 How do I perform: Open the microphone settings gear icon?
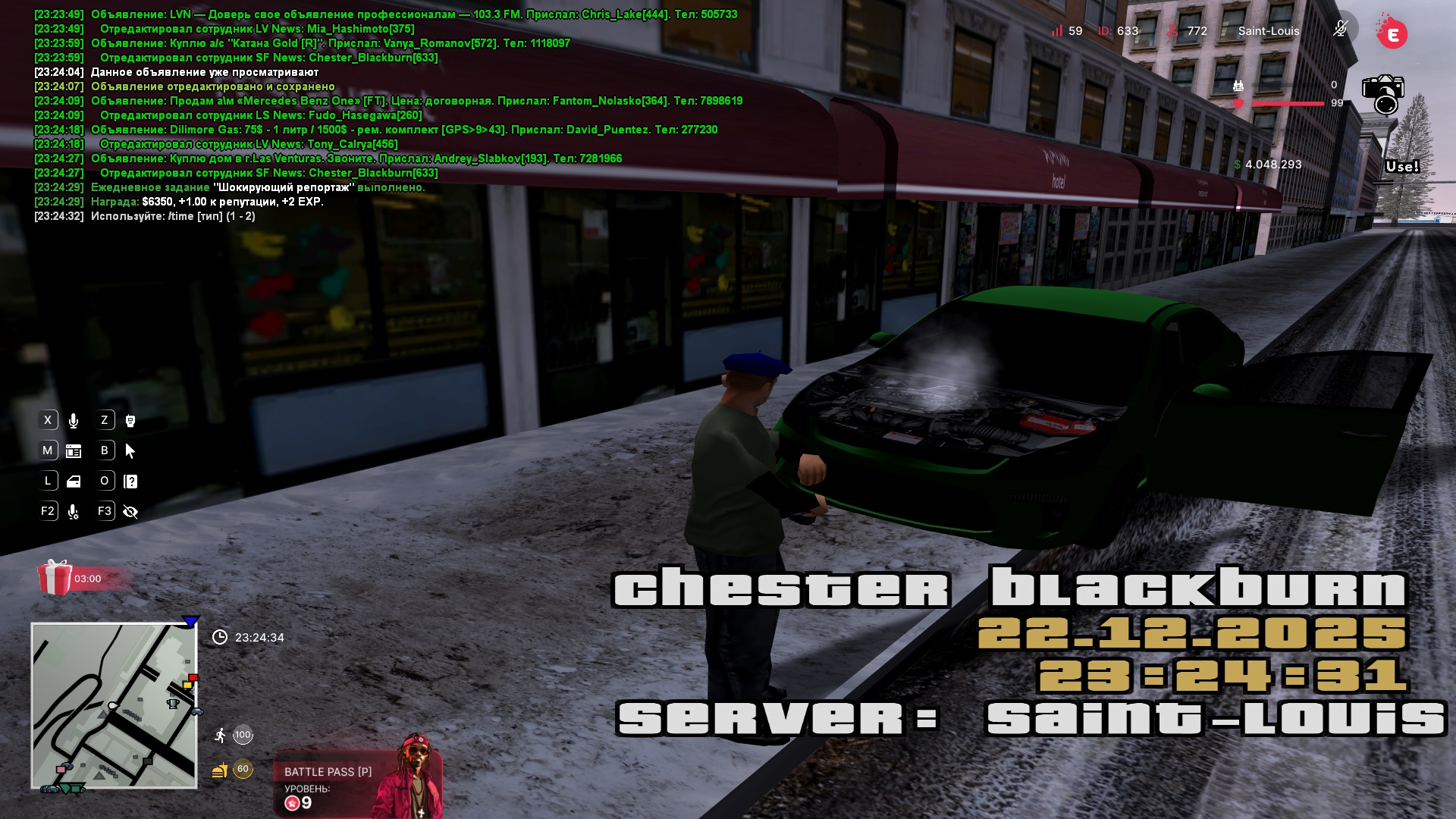[74, 512]
